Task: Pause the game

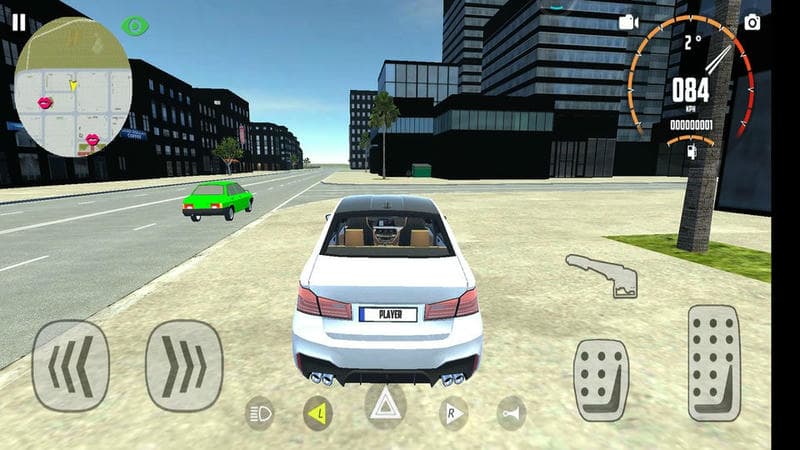Action: pos(19,21)
